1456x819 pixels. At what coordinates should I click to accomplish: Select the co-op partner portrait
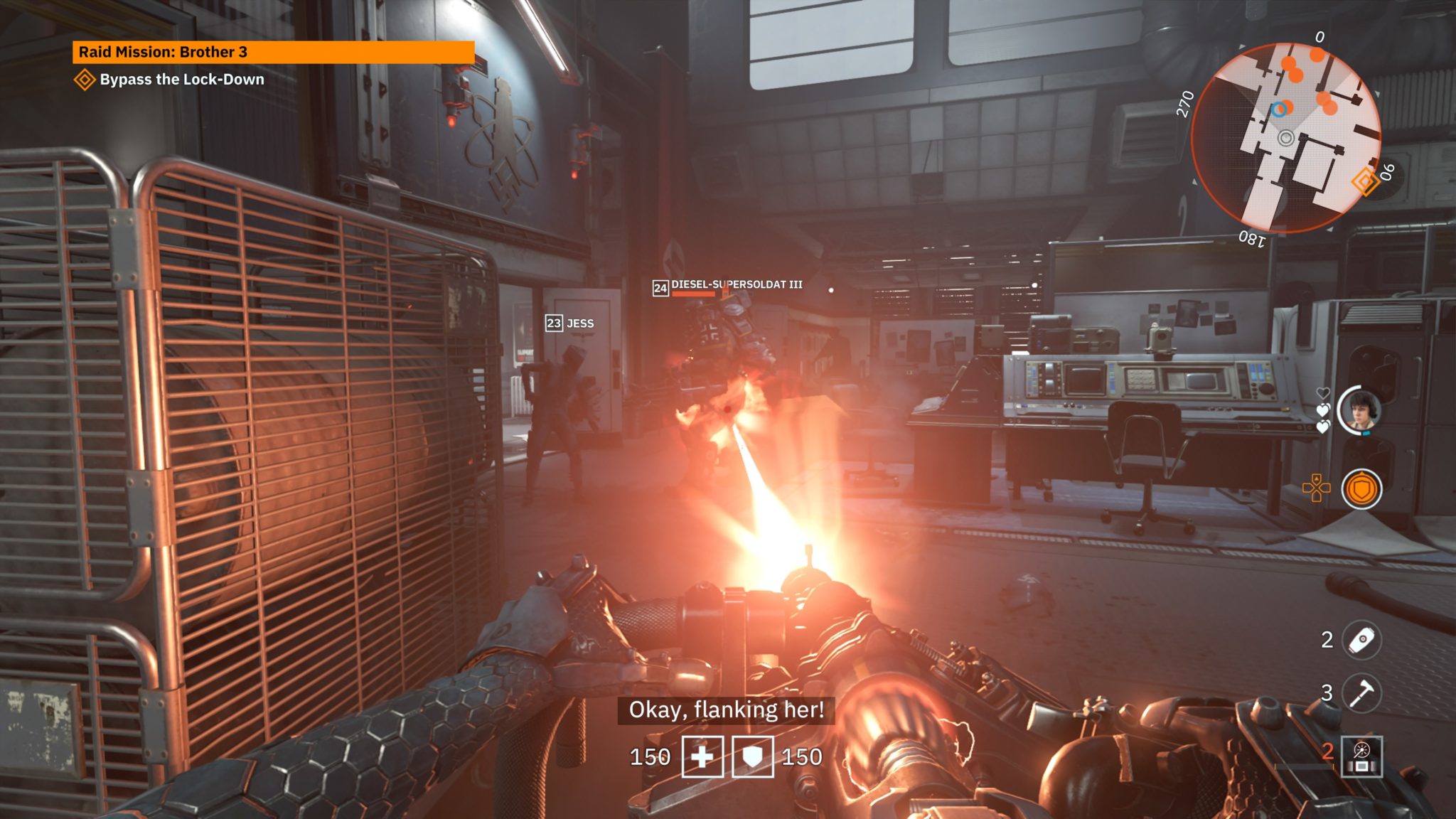point(1359,410)
